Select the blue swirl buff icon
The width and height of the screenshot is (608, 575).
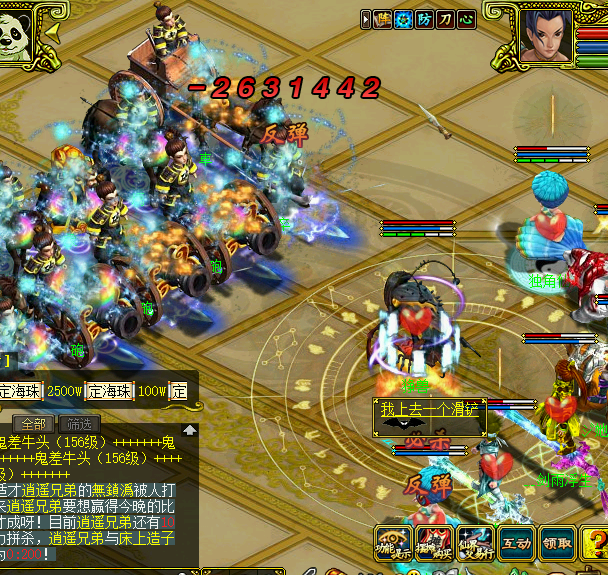(x=403, y=19)
